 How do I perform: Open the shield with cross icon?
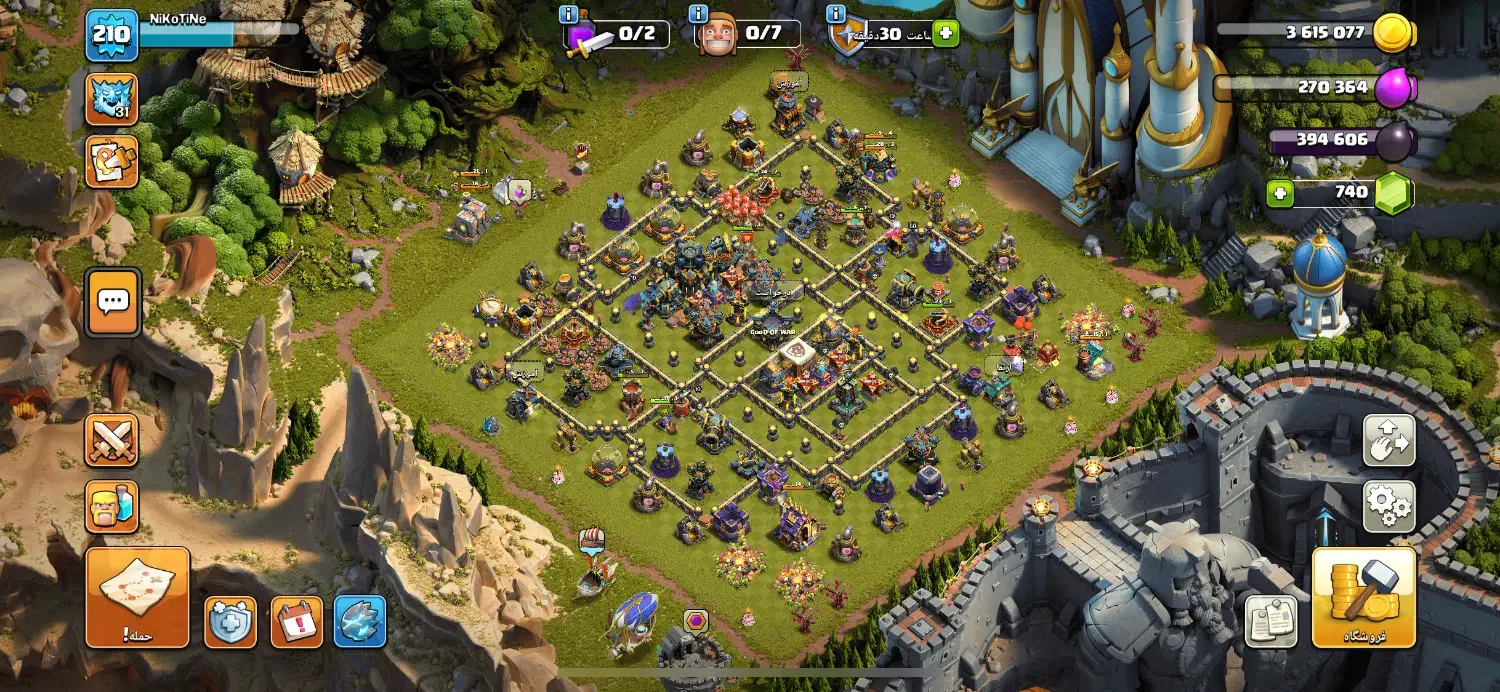tap(231, 622)
